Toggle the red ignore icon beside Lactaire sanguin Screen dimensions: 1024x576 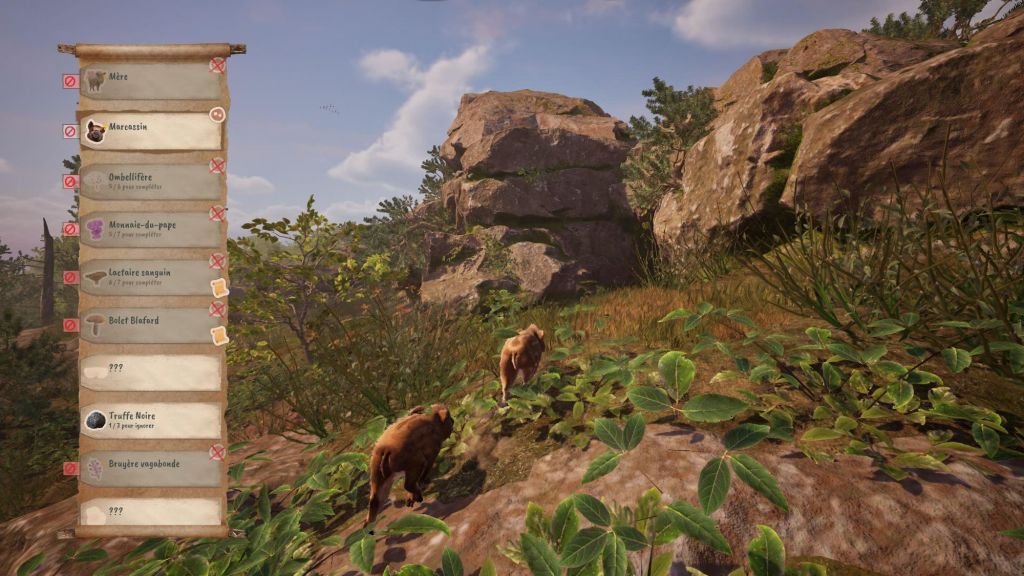coord(70,277)
